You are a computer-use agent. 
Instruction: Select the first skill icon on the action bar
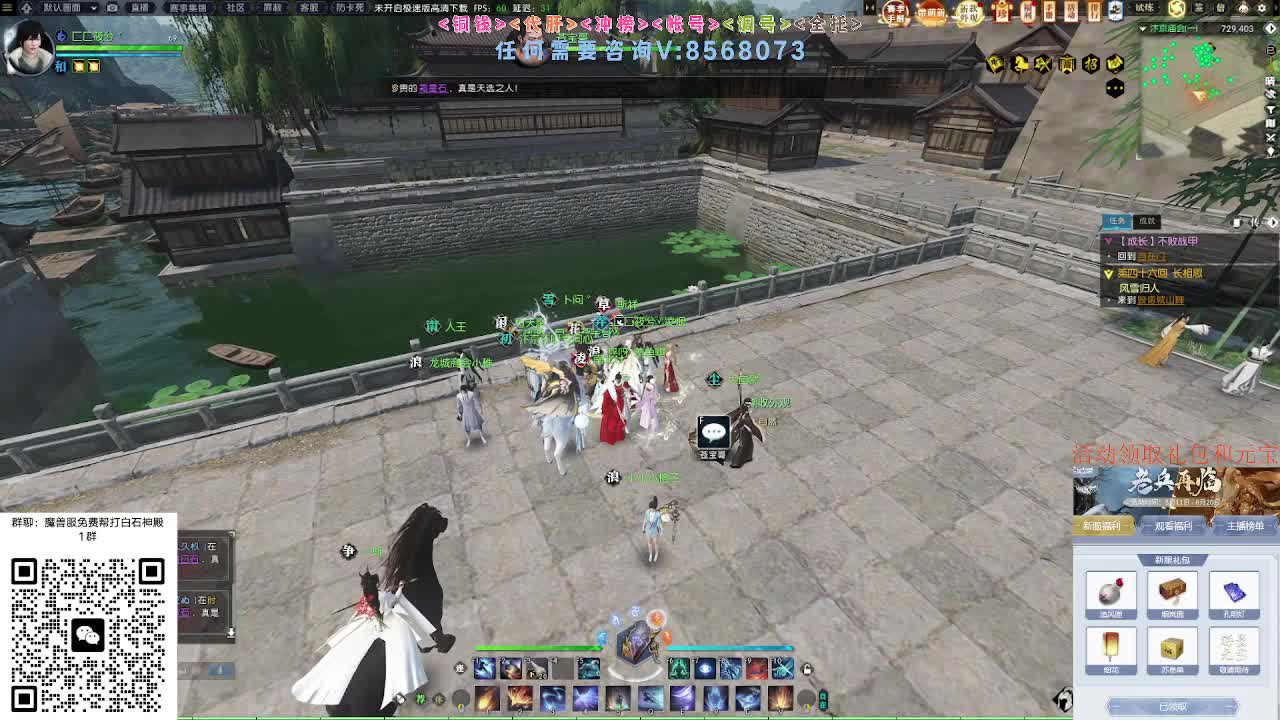486,667
